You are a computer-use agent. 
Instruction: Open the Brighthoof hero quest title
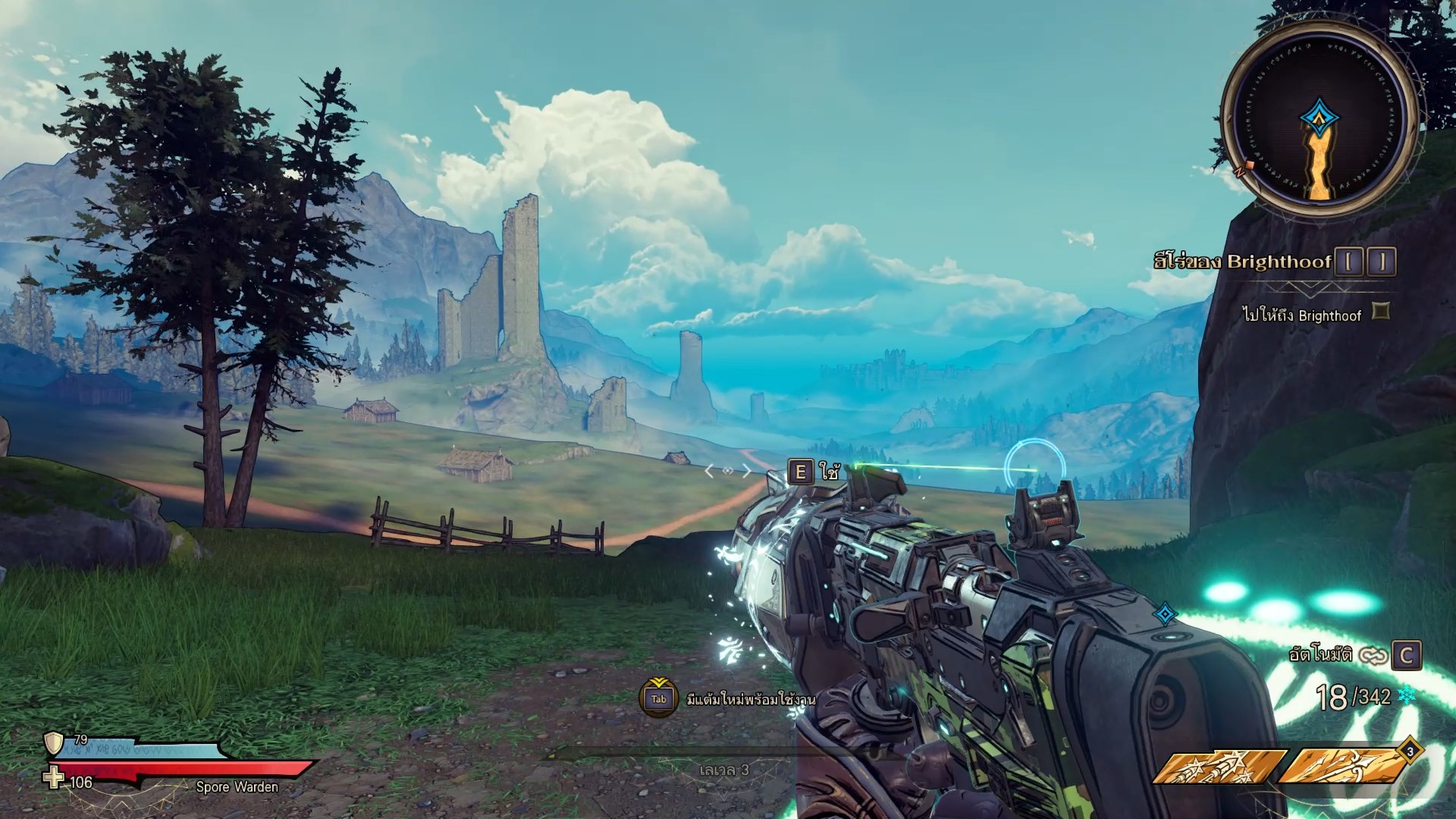click(1242, 262)
